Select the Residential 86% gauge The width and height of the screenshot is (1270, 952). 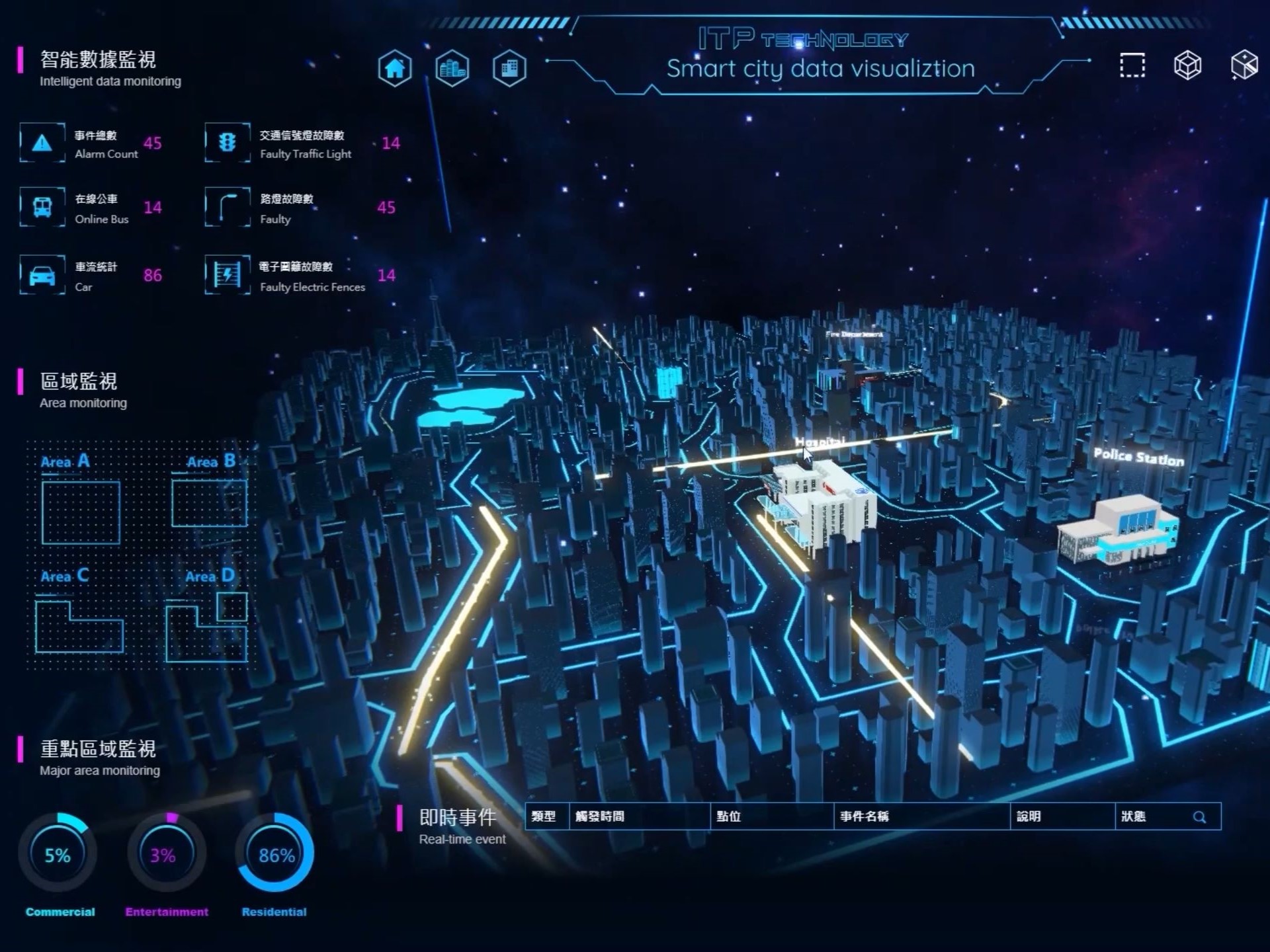pyautogui.click(x=275, y=853)
